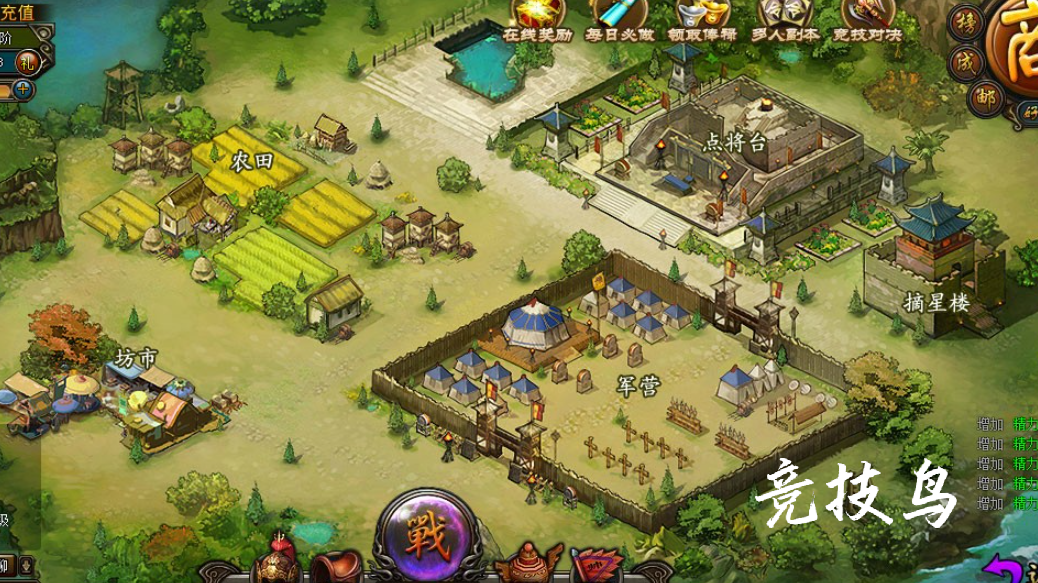Open the 榜 ranking round button
The height and width of the screenshot is (583, 1038).
[967, 22]
